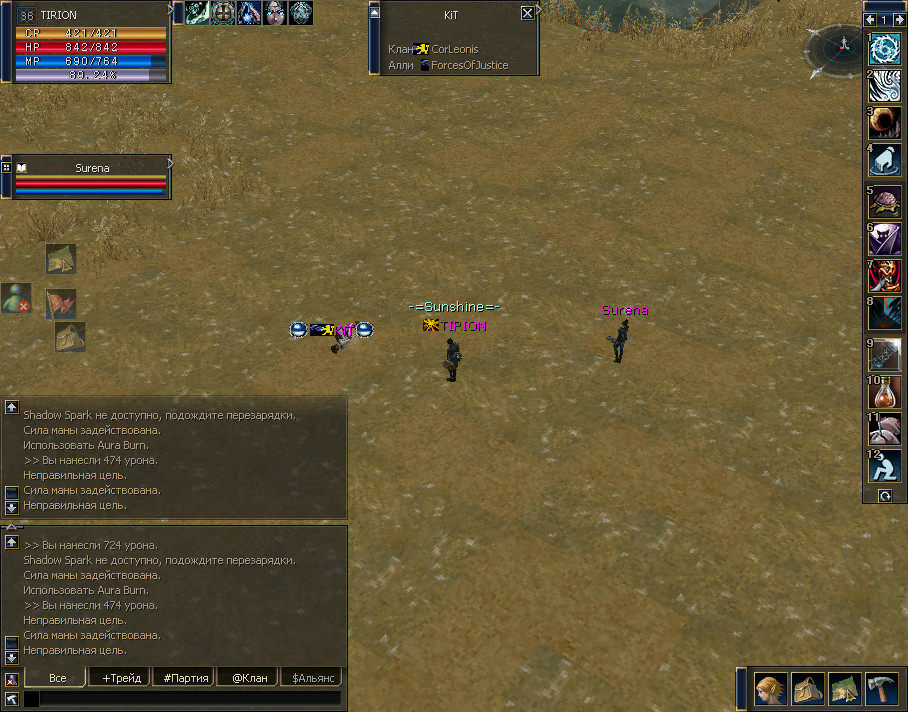908x712 pixels.
Task: Use the red potion in slot 10
Action: click(885, 389)
